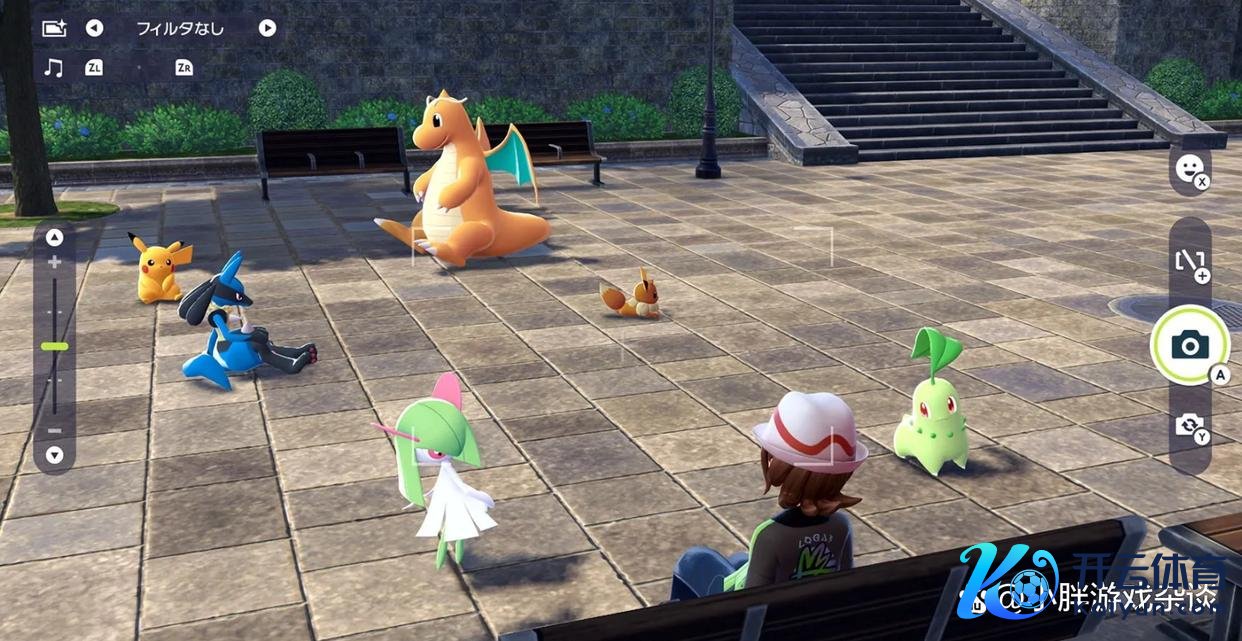
Task: Open the smiley face emote button
Action: coord(1188,169)
